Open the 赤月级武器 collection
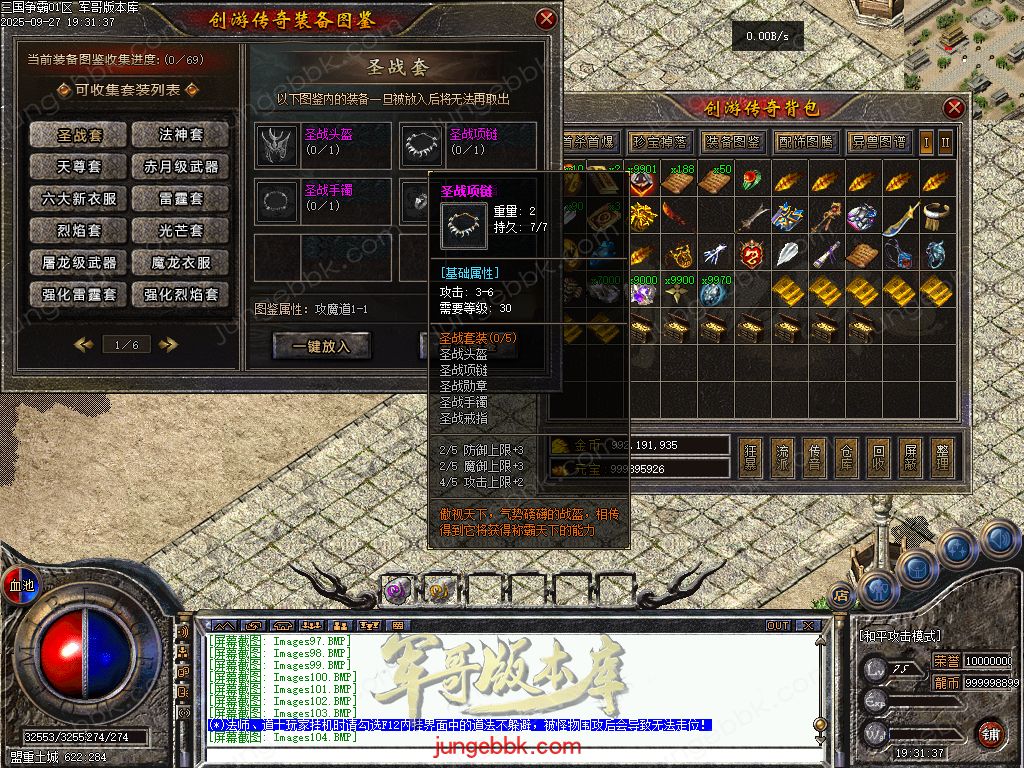The width and height of the screenshot is (1024, 768). tap(181, 167)
